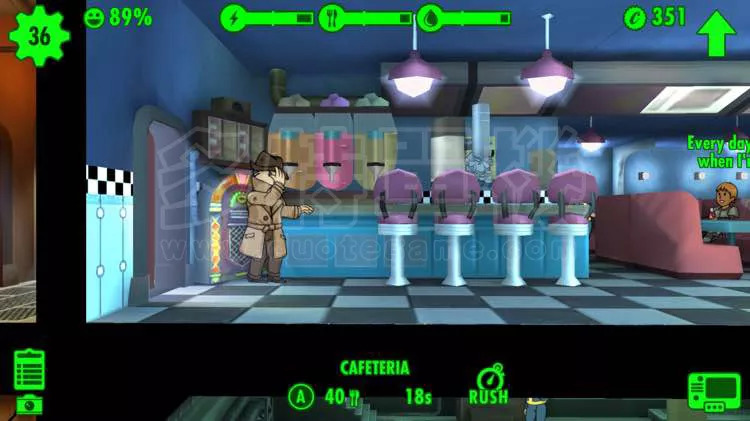
Task: Open the objectives clipboard
Action: (30, 368)
